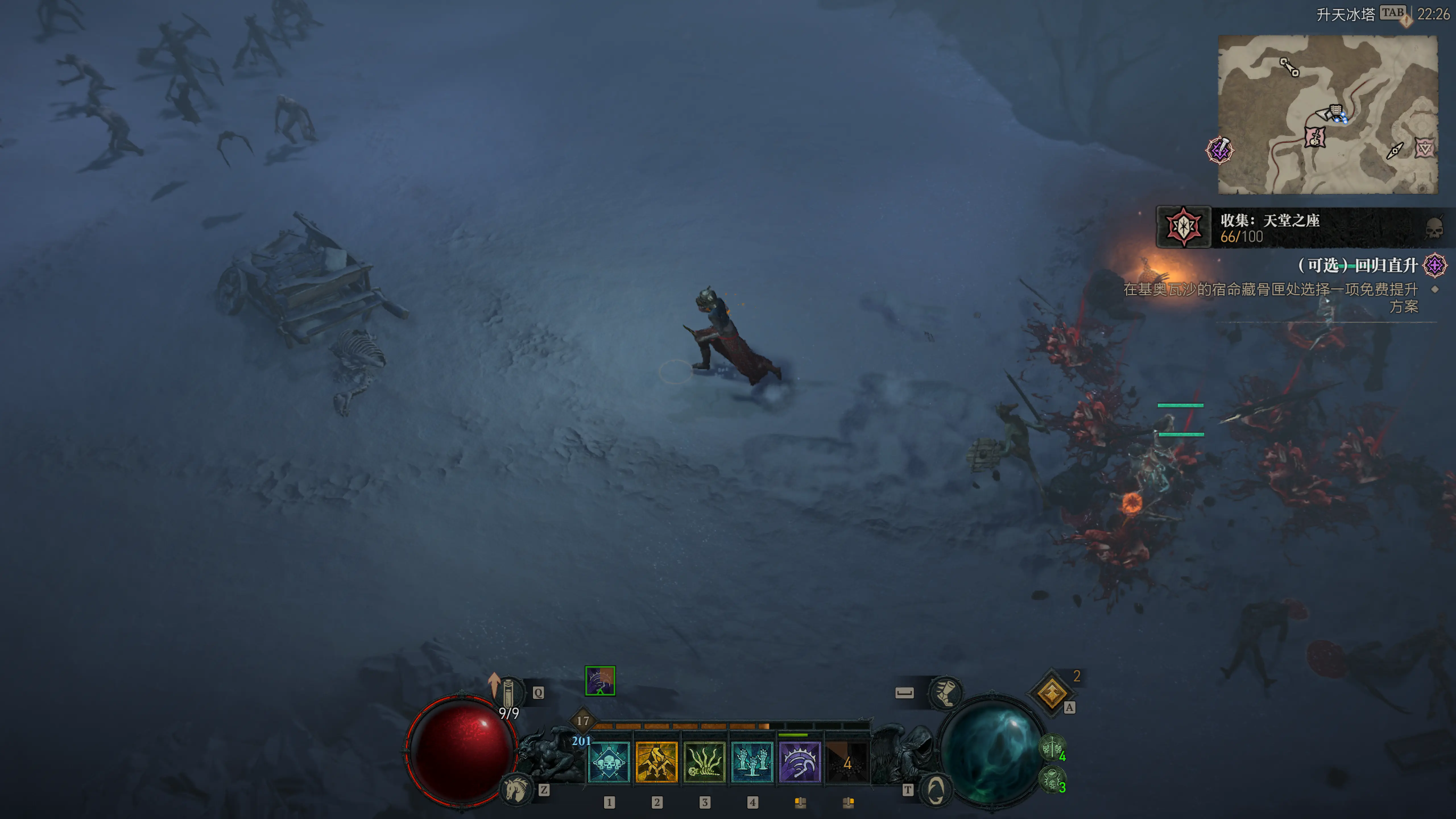The height and width of the screenshot is (819, 1456).
Task: Trigger the skeletal hands skill in slot 4
Action: coord(752,762)
